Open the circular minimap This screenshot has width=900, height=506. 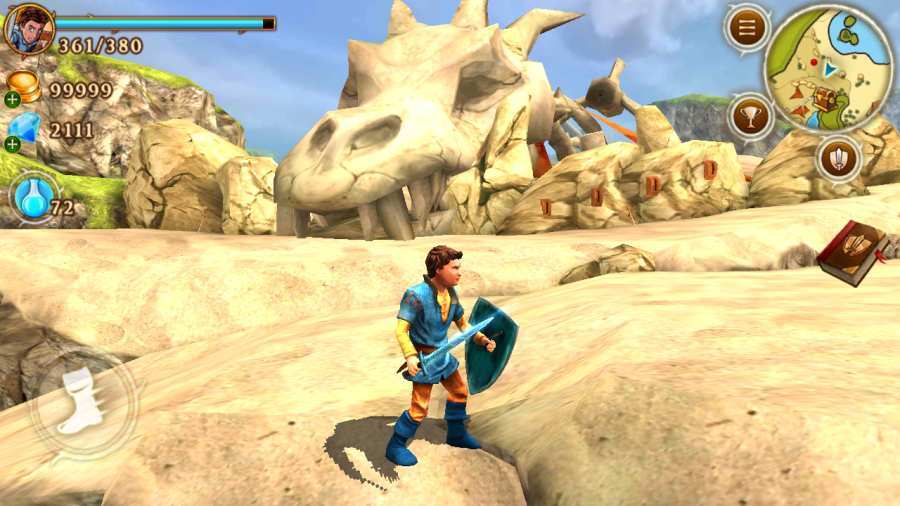(x=828, y=68)
